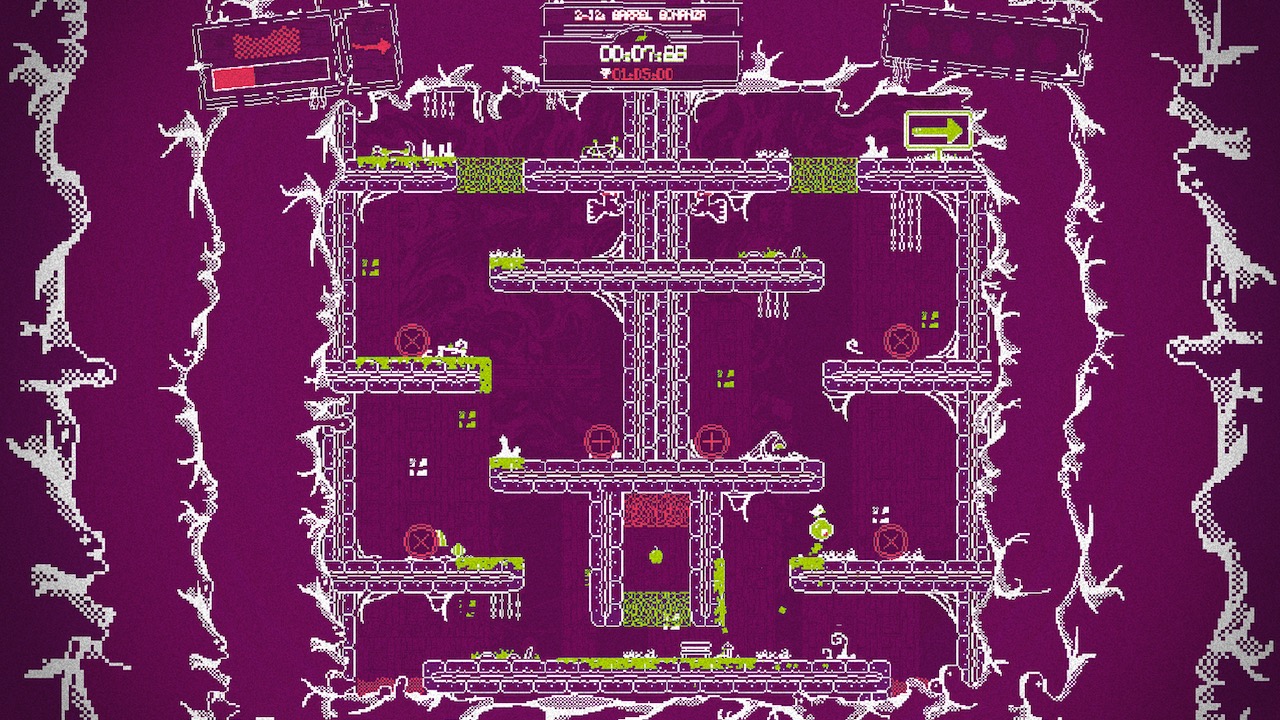Click the red arrow indicator panel top-left
1280x720 pixels.
tap(370, 46)
